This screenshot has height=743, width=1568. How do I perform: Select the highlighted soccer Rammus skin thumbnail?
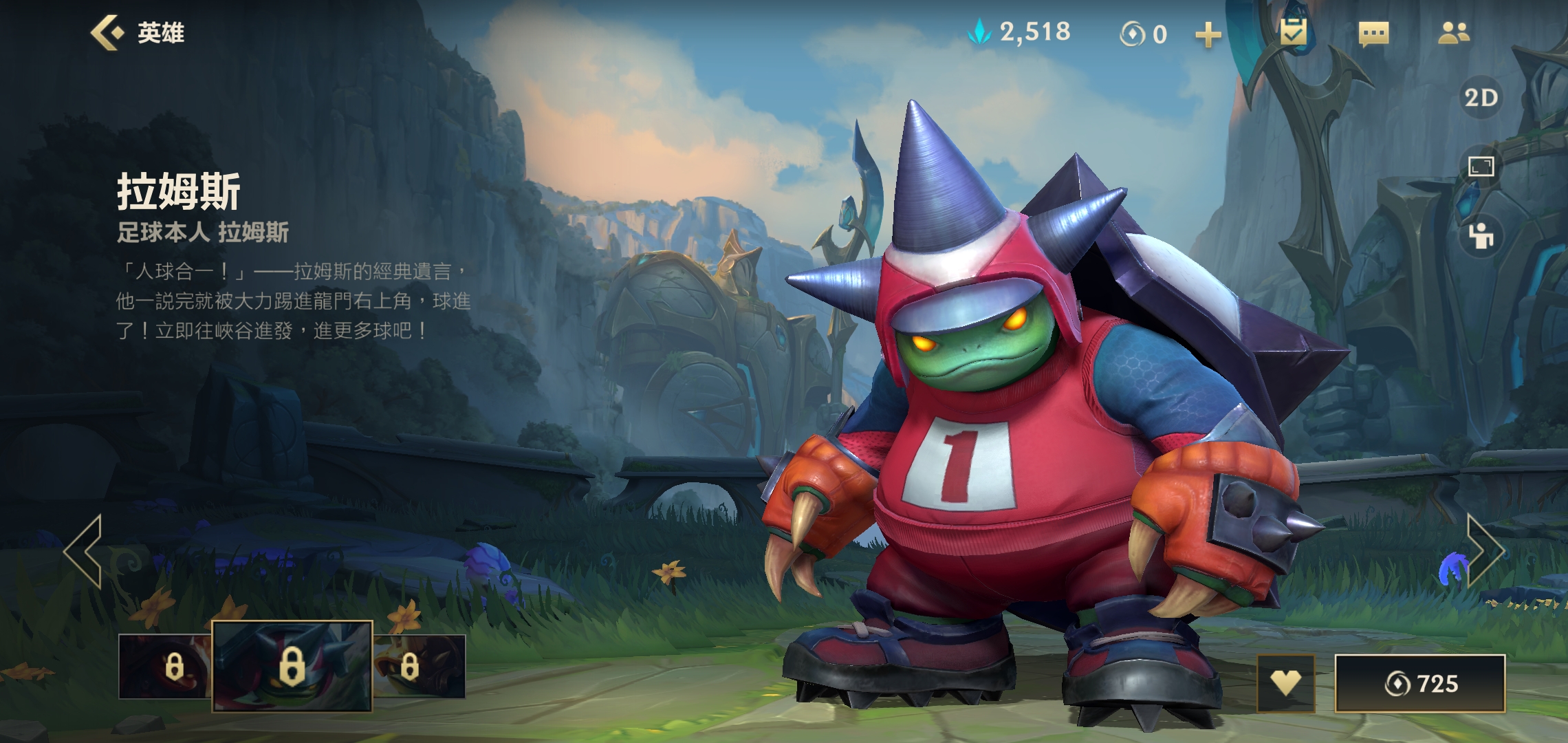[x=292, y=666]
